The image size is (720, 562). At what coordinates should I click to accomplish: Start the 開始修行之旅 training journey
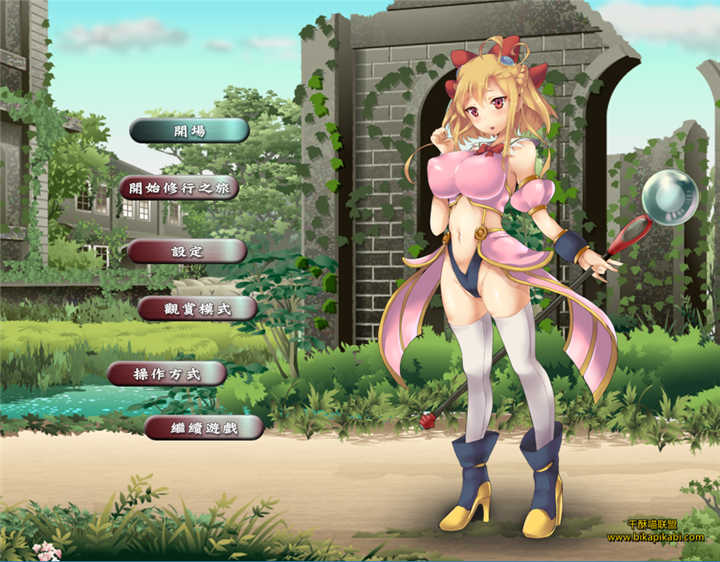click(179, 188)
